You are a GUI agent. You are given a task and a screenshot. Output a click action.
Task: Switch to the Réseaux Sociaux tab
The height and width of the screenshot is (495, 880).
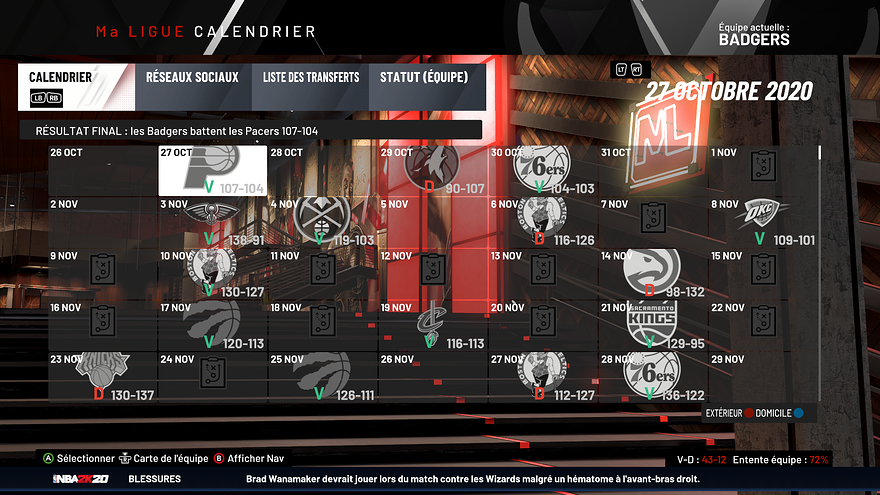(192, 77)
